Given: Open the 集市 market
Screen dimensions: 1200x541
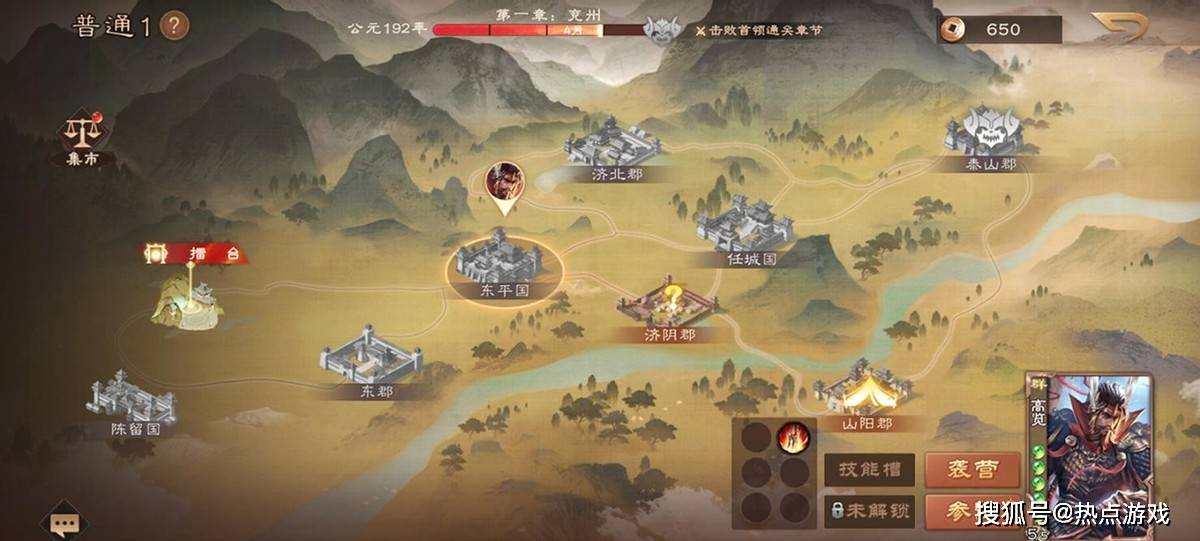Looking at the screenshot, I should click(x=84, y=137).
